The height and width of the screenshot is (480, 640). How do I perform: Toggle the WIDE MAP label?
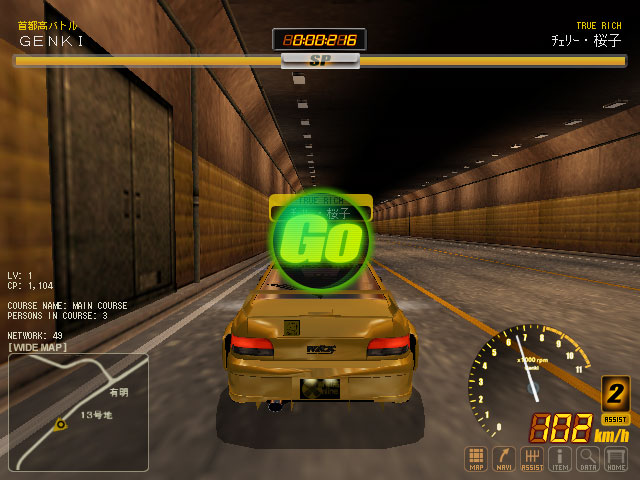point(38,347)
